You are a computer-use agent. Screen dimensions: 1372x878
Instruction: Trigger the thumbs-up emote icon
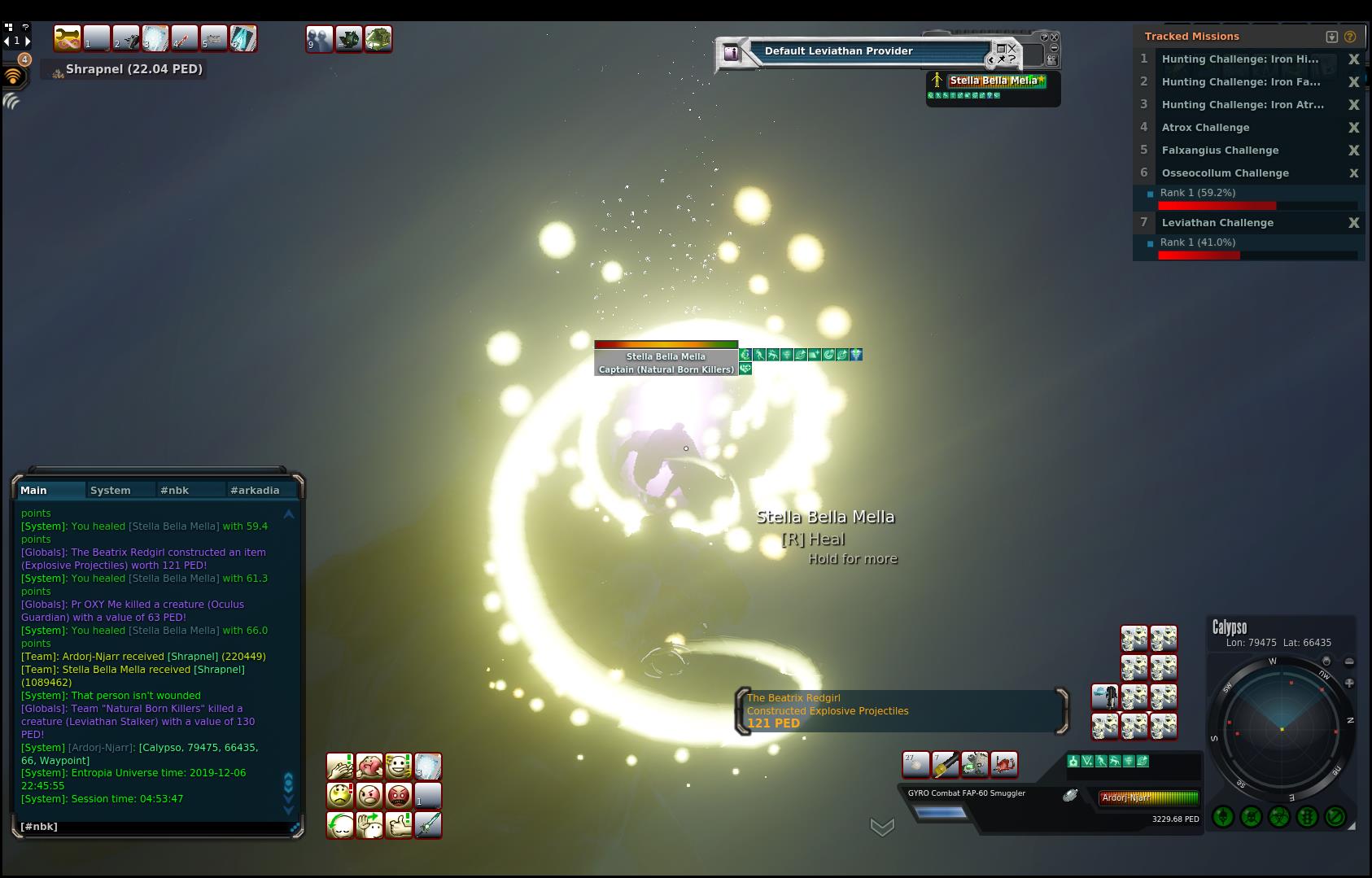[398, 825]
